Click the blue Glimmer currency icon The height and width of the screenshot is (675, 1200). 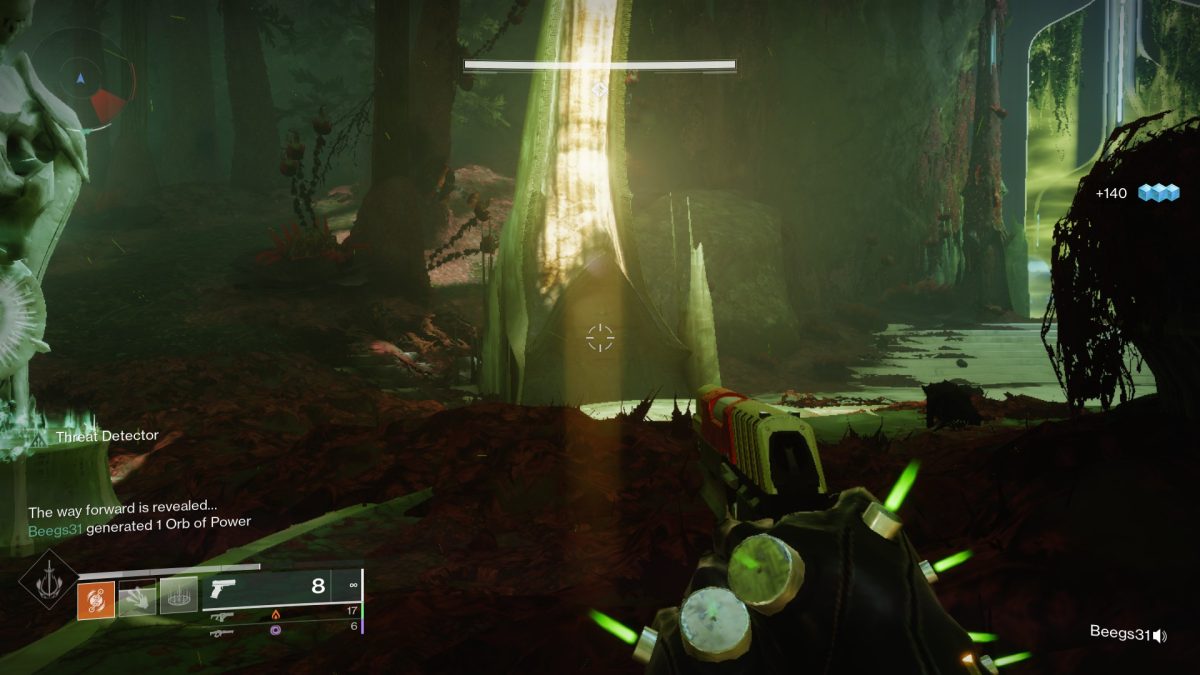pyautogui.click(x=1159, y=193)
